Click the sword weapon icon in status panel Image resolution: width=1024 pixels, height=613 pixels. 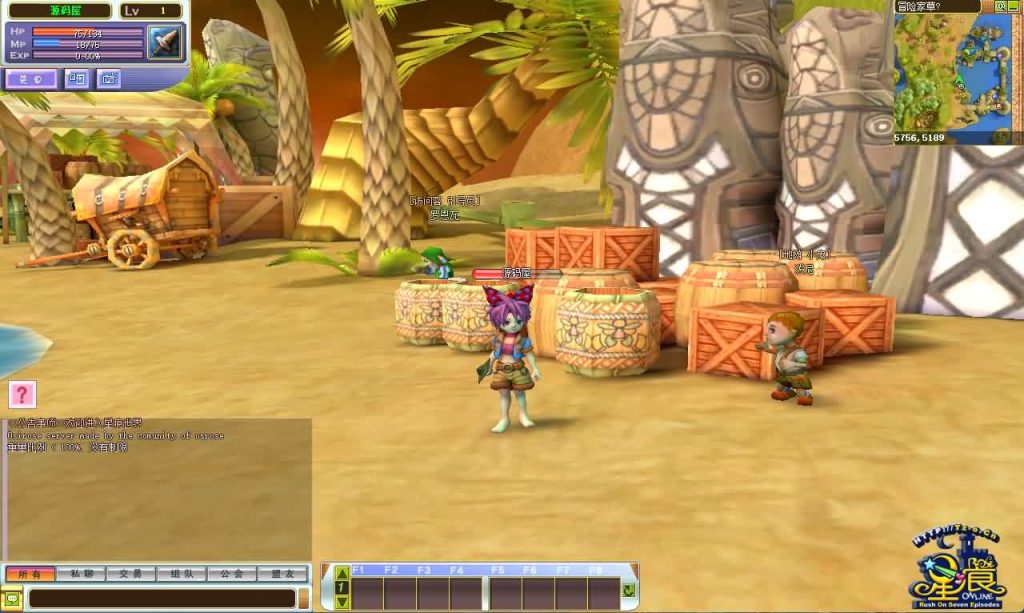pos(164,42)
